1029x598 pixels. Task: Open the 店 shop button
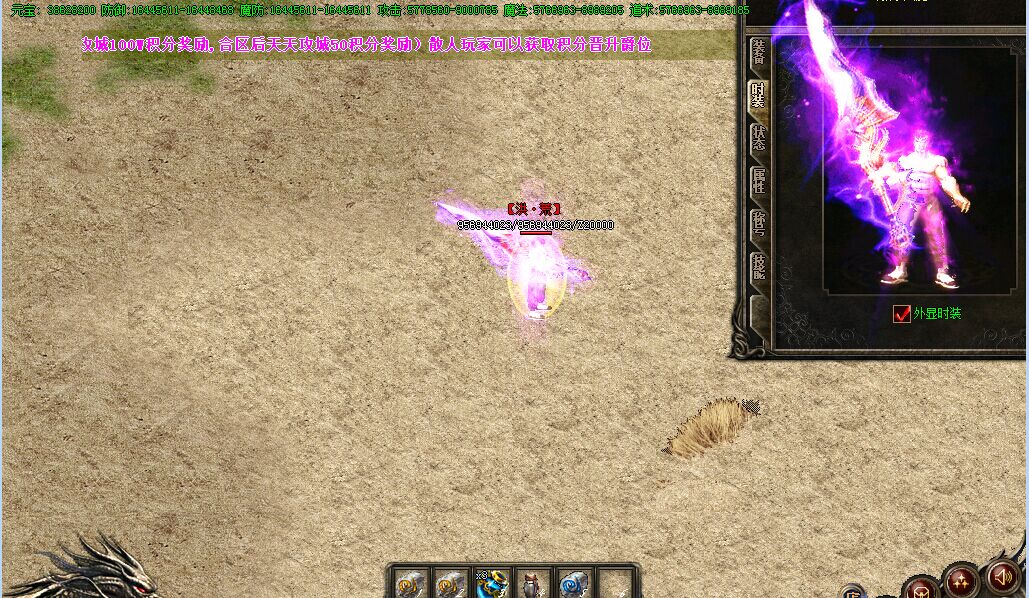pos(853,591)
